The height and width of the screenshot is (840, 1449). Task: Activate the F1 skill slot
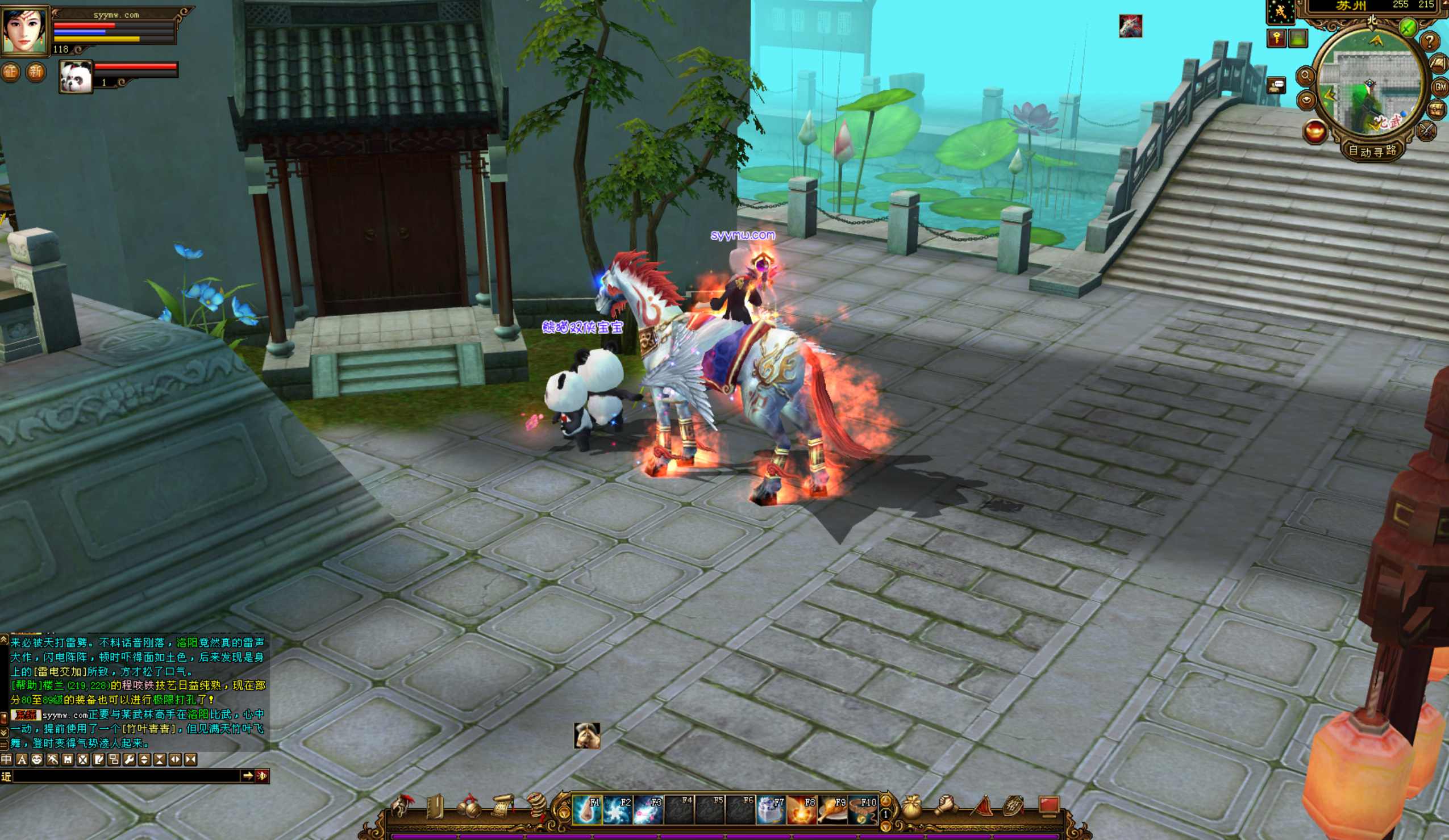point(587,810)
